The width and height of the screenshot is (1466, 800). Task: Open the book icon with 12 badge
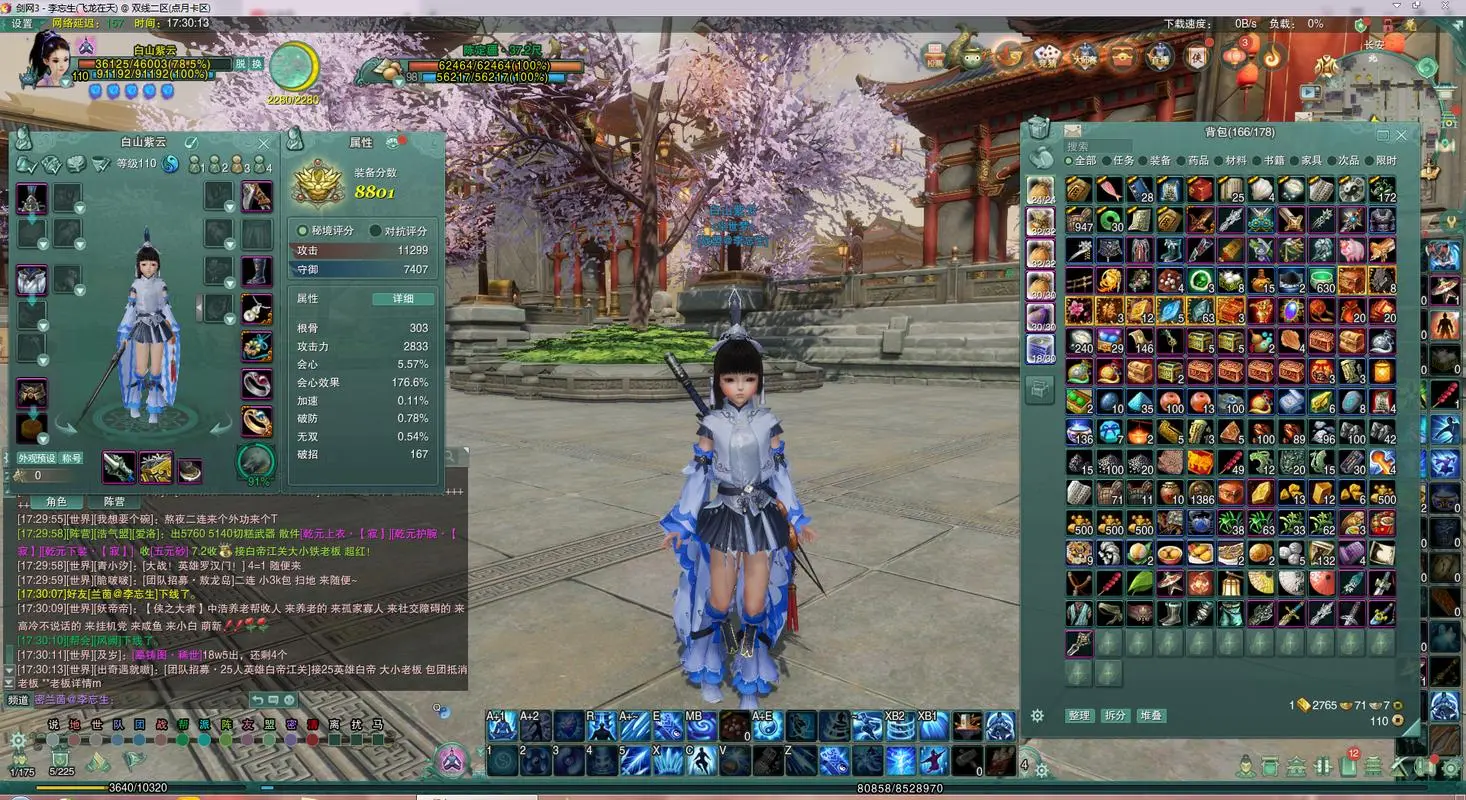[x=1348, y=767]
